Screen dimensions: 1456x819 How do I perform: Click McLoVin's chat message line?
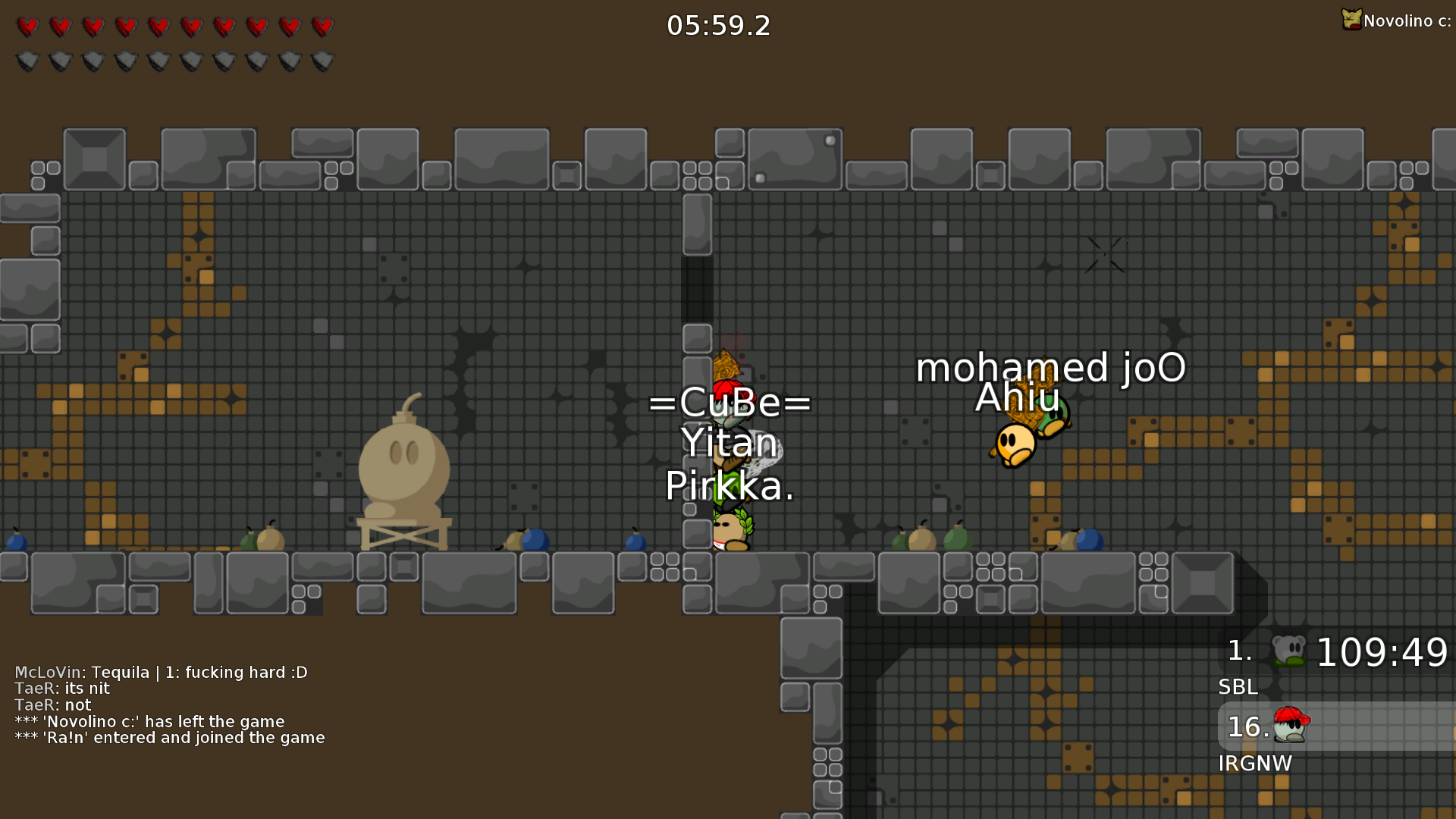point(161,672)
